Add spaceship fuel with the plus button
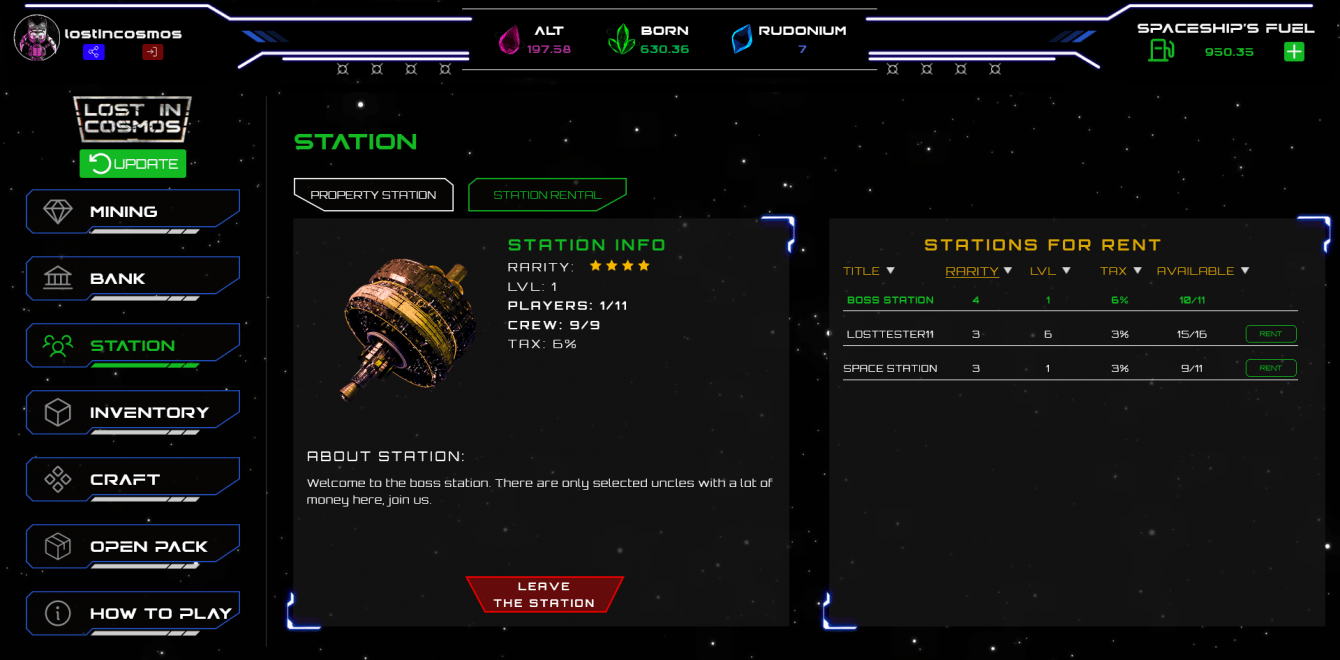Image resolution: width=1340 pixels, height=660 pixels. click(x=1294, y=51)
